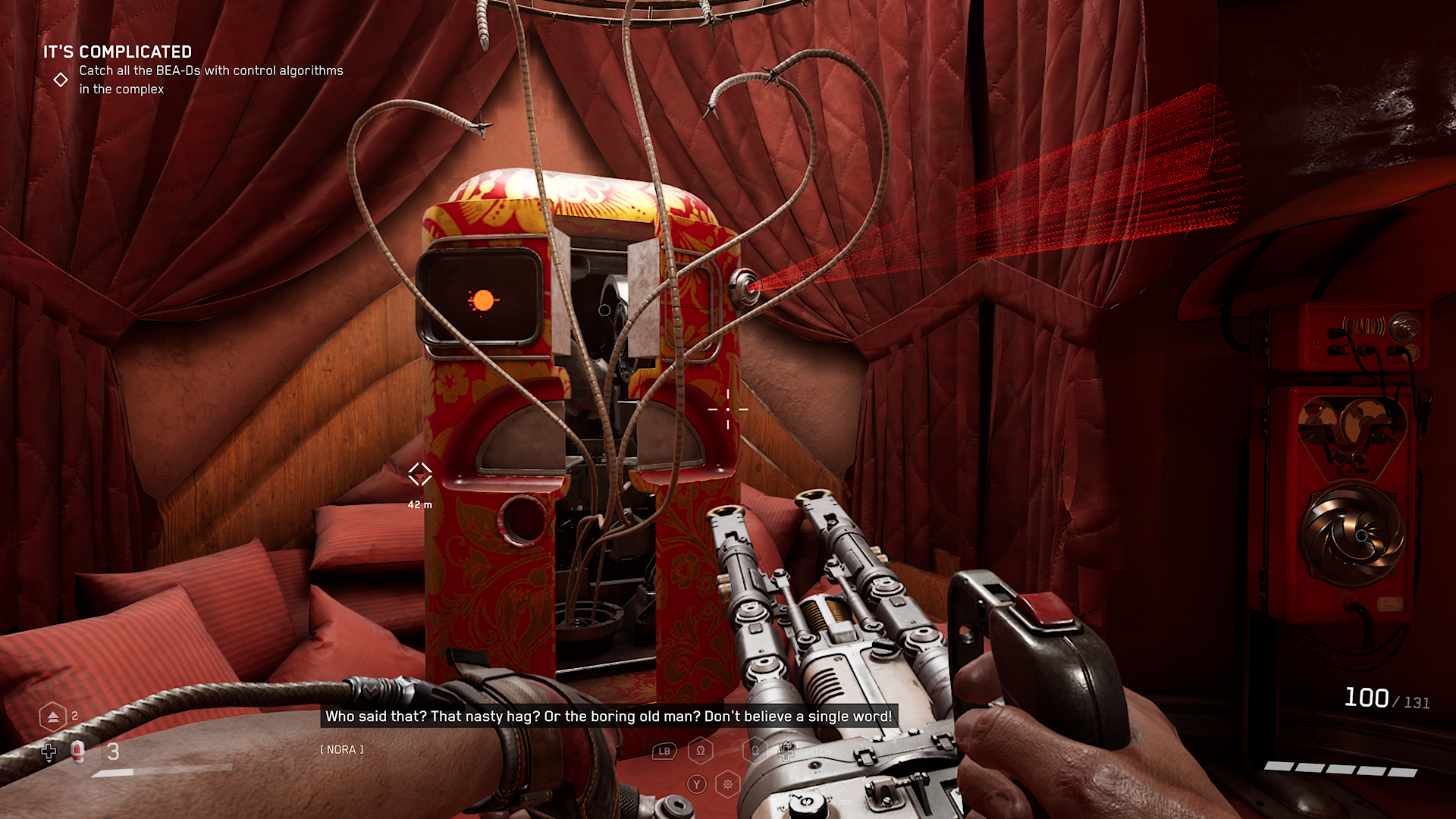
Task: Click the cross-shaped SWITCH weapon icon
Action: coord(786,752)
